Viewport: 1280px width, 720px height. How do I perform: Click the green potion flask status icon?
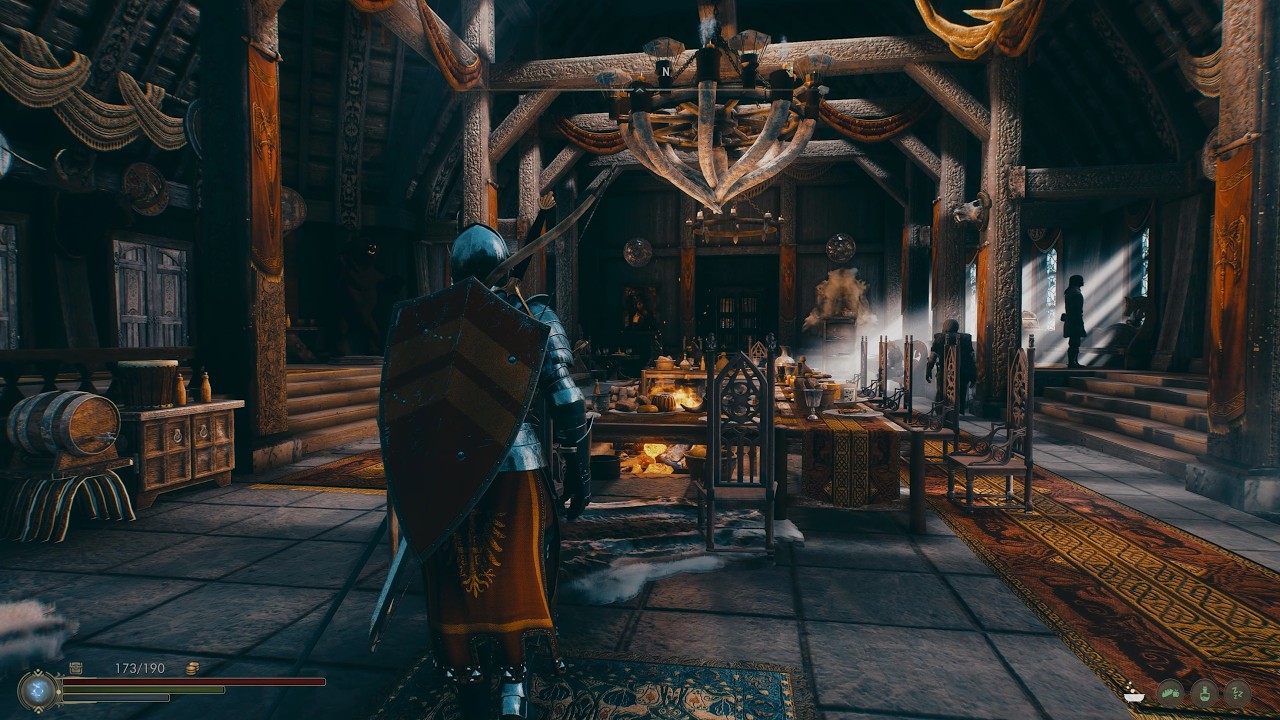[1204, 693]
